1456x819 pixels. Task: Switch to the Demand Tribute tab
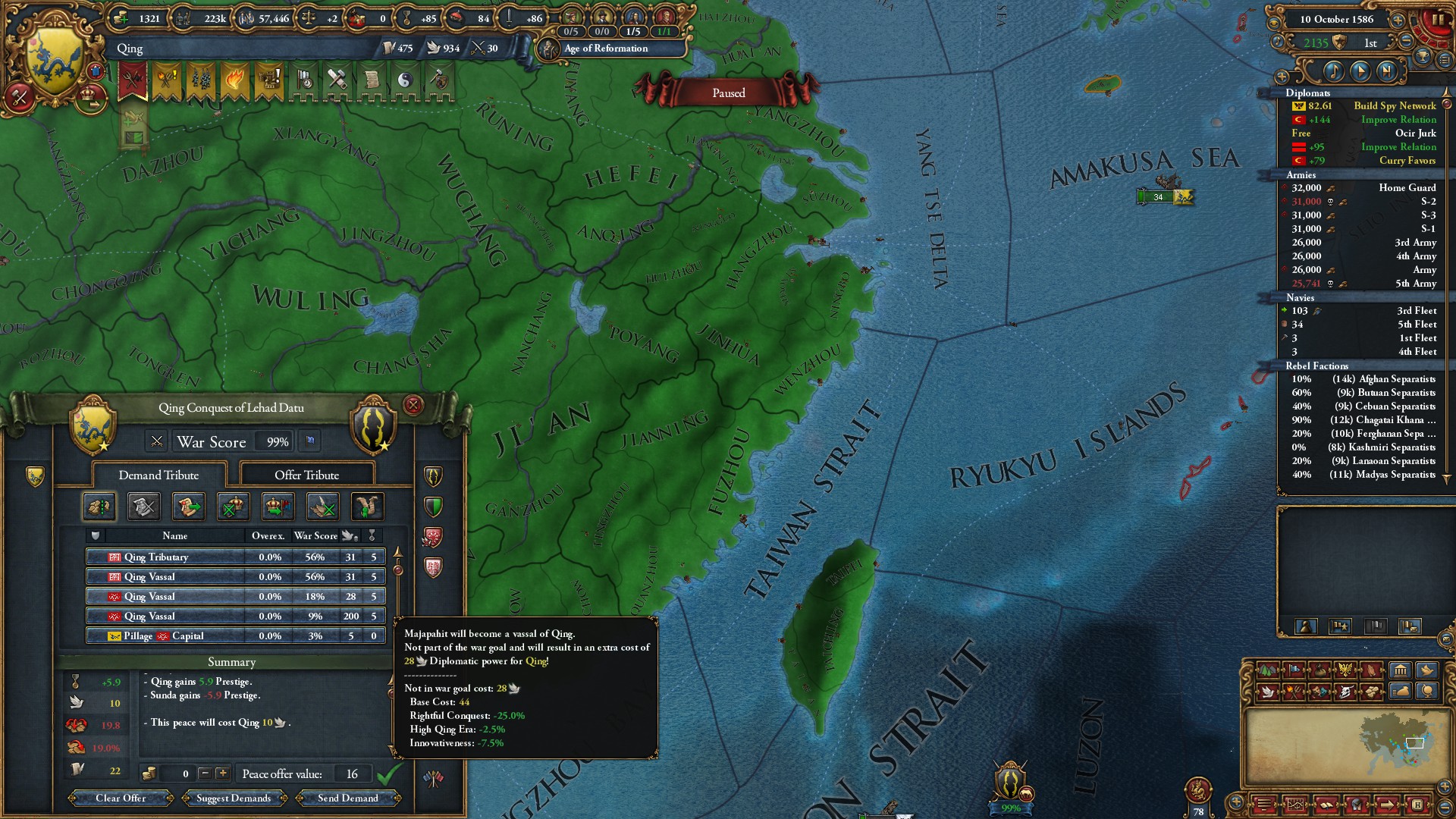157,475
